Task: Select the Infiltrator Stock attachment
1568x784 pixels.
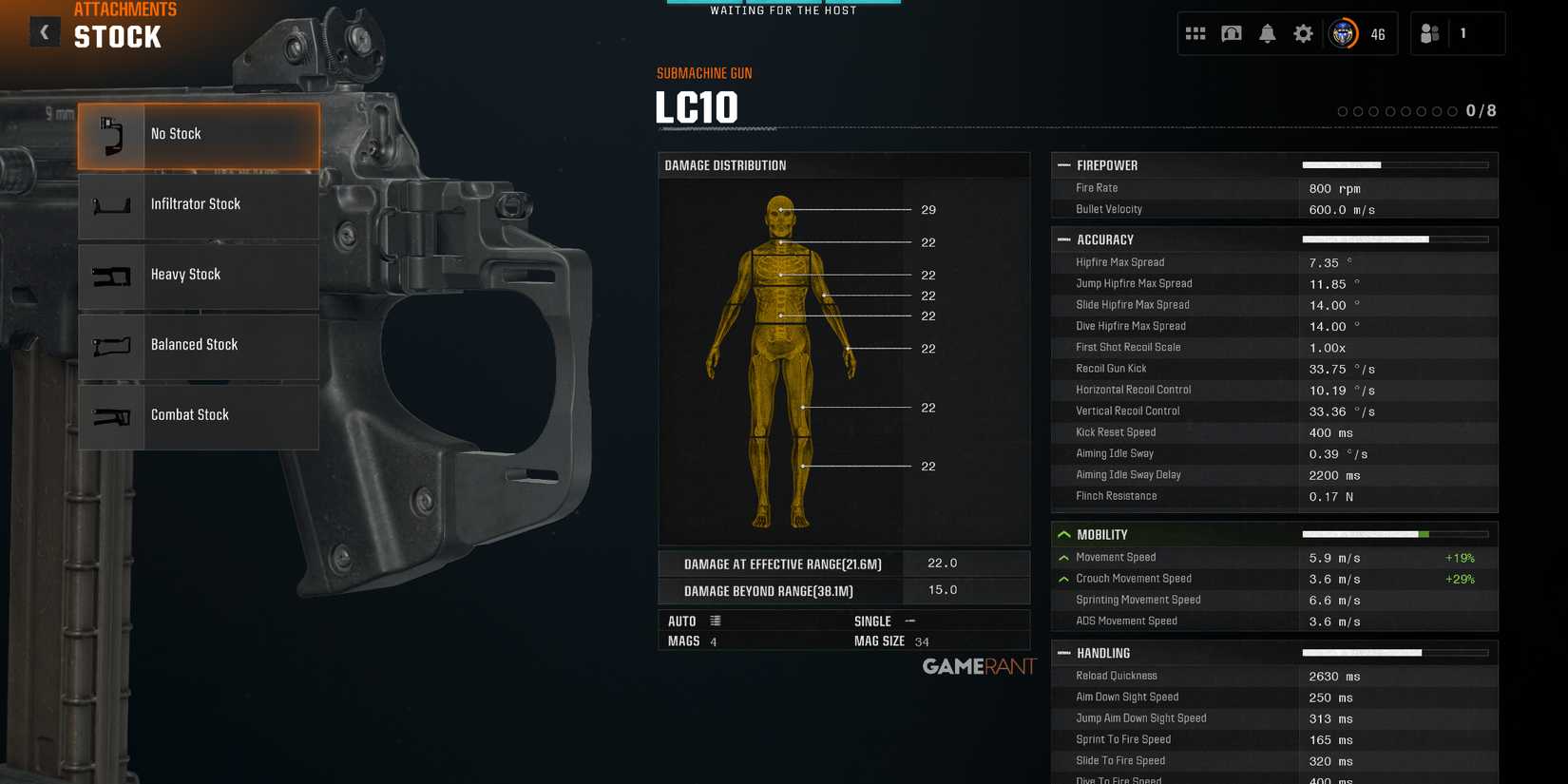Action: [111, 206]
